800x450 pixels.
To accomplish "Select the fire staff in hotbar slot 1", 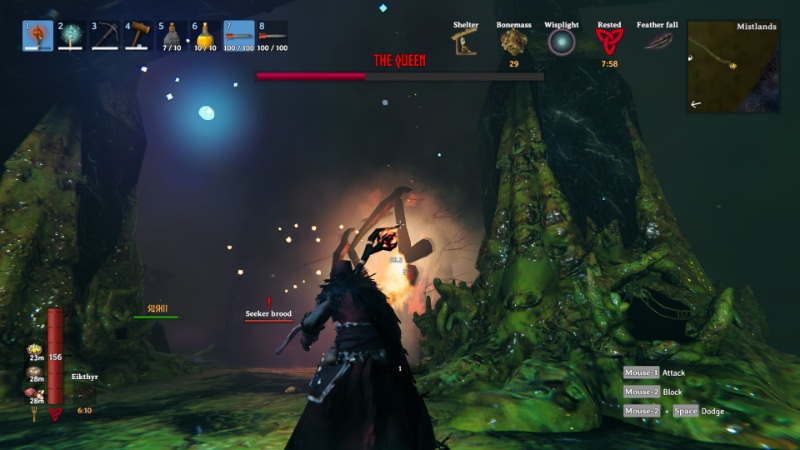I will [x=38, y=36].
